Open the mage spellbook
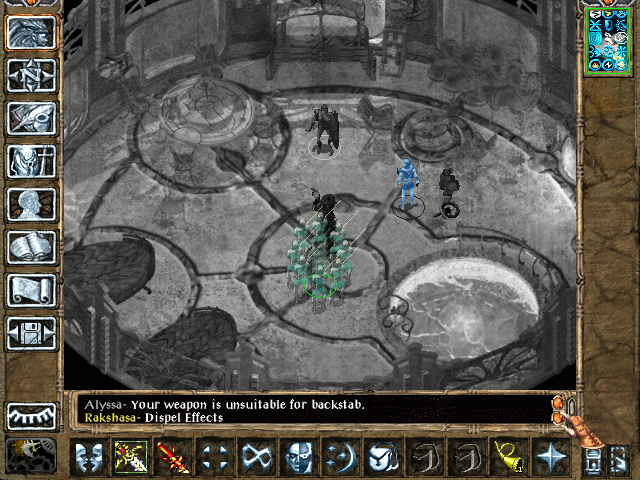 coord(31,247)
